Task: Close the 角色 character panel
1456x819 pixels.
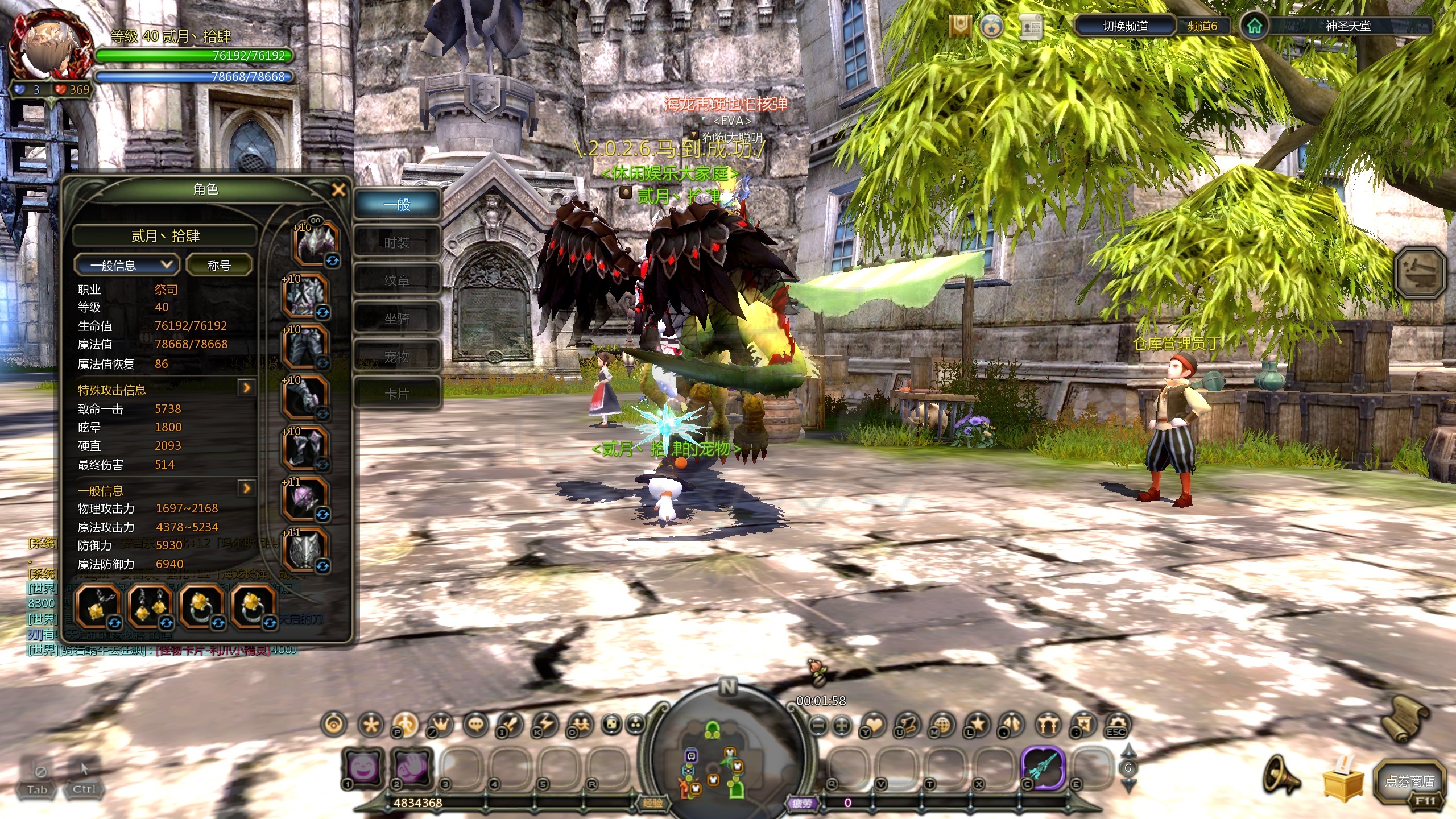Action: pos(338,190)
